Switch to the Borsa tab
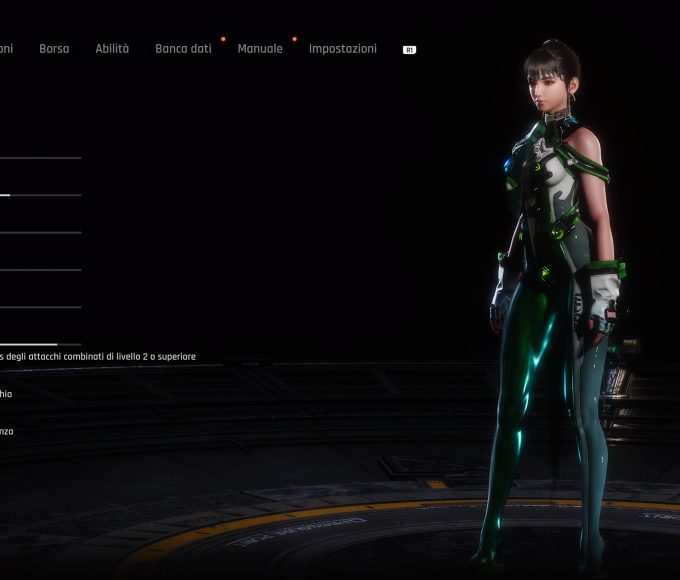 click(x=54, y=49)
